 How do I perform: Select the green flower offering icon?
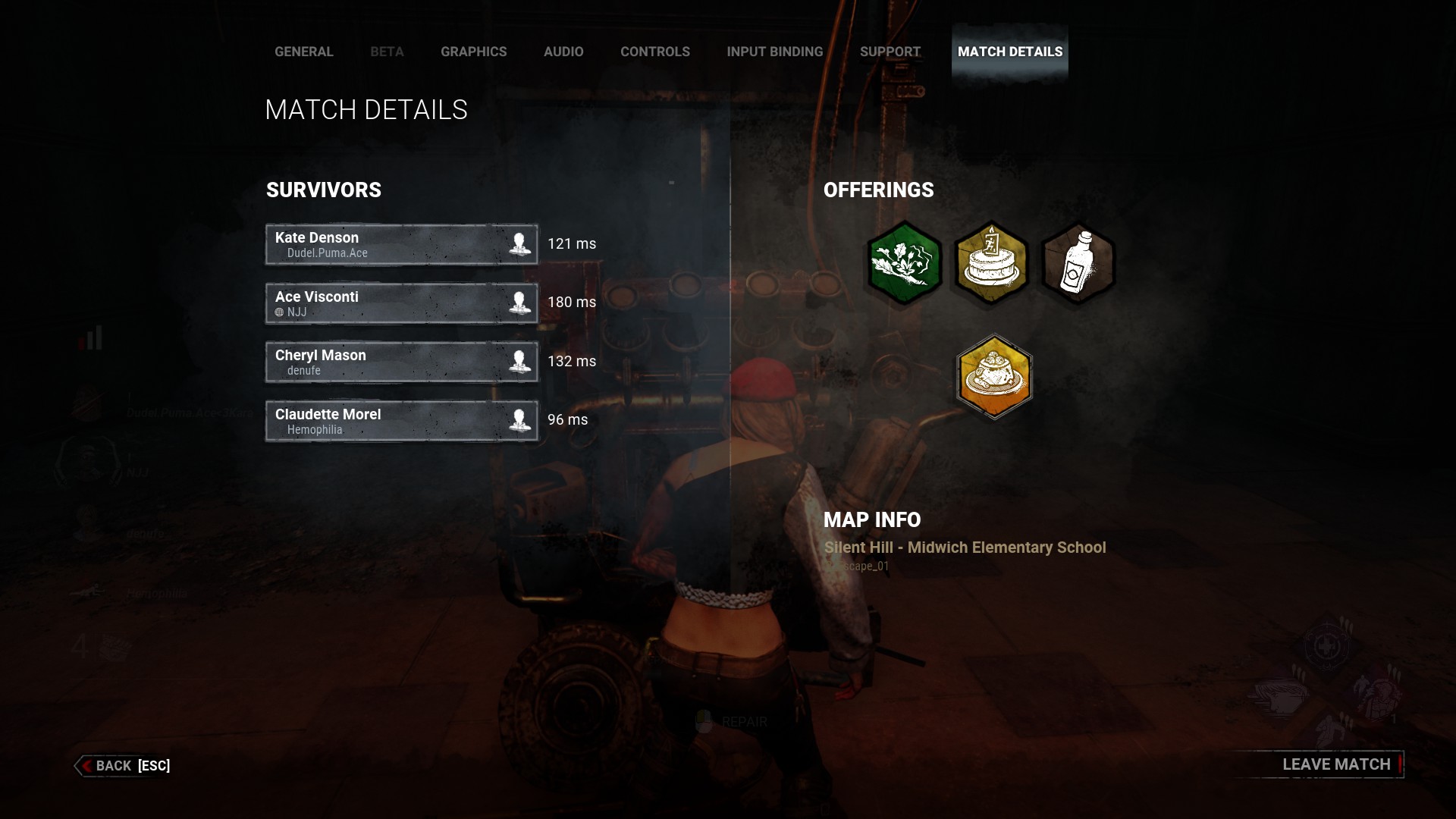904,264
